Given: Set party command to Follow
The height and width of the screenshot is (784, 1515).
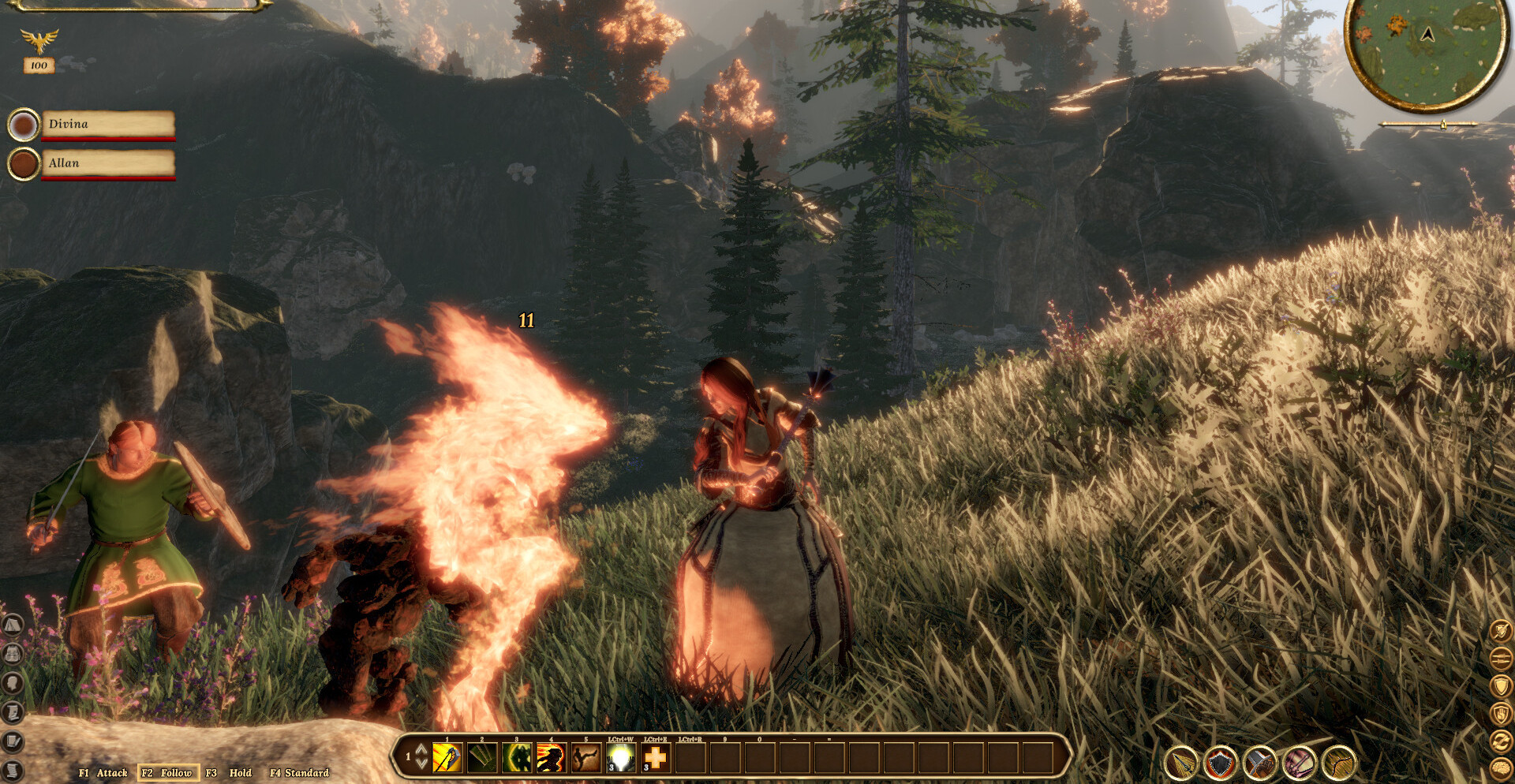Looking at the screenshot, I should pyautogui.click(x=167, y=773).
